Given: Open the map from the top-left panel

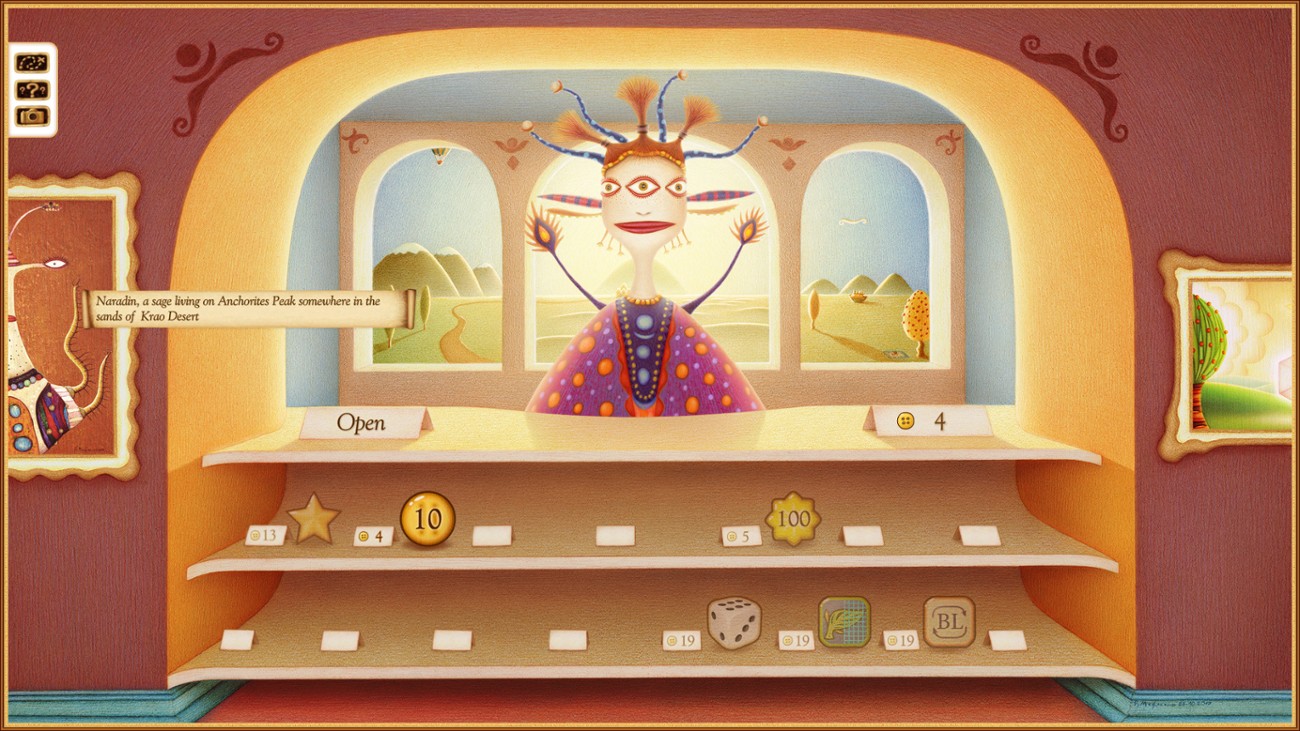Looking at the screenshot, I should coord(30,62).
